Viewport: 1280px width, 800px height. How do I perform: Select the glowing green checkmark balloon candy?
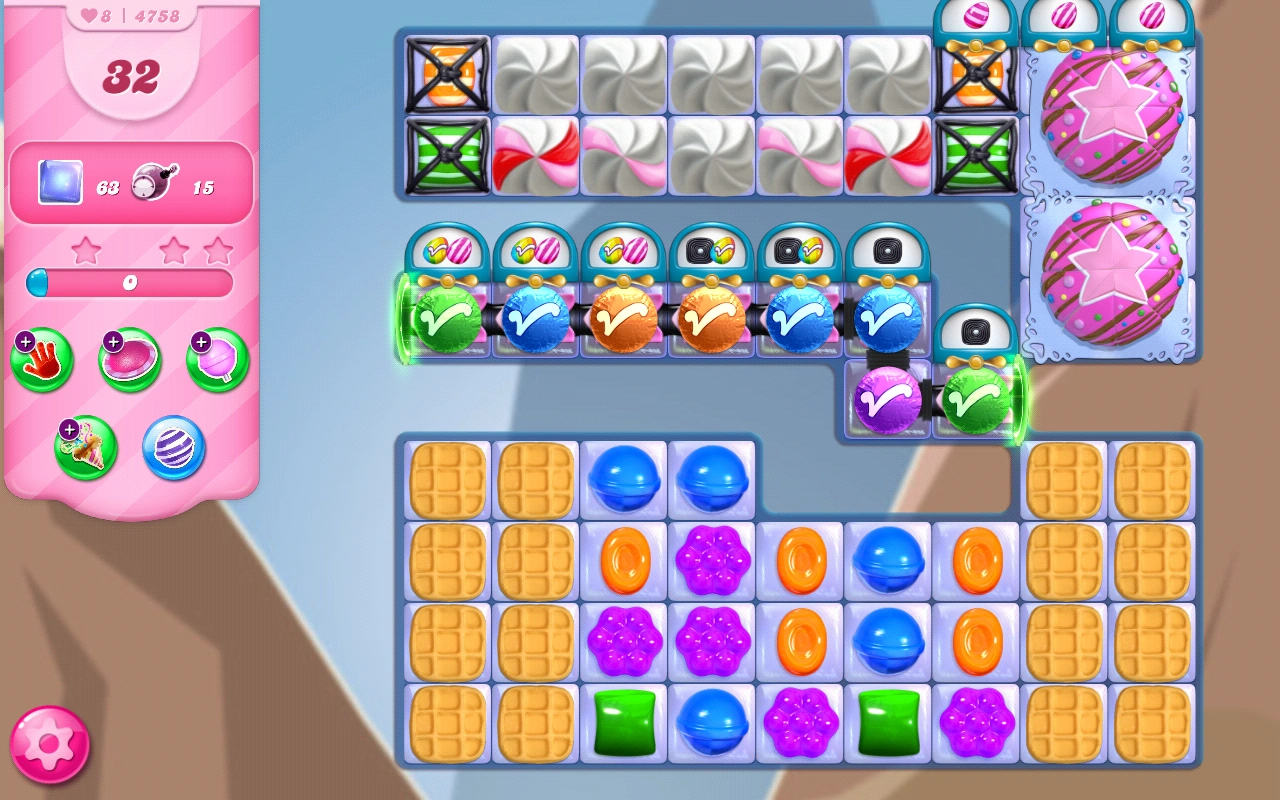click(x=446, y=322)
